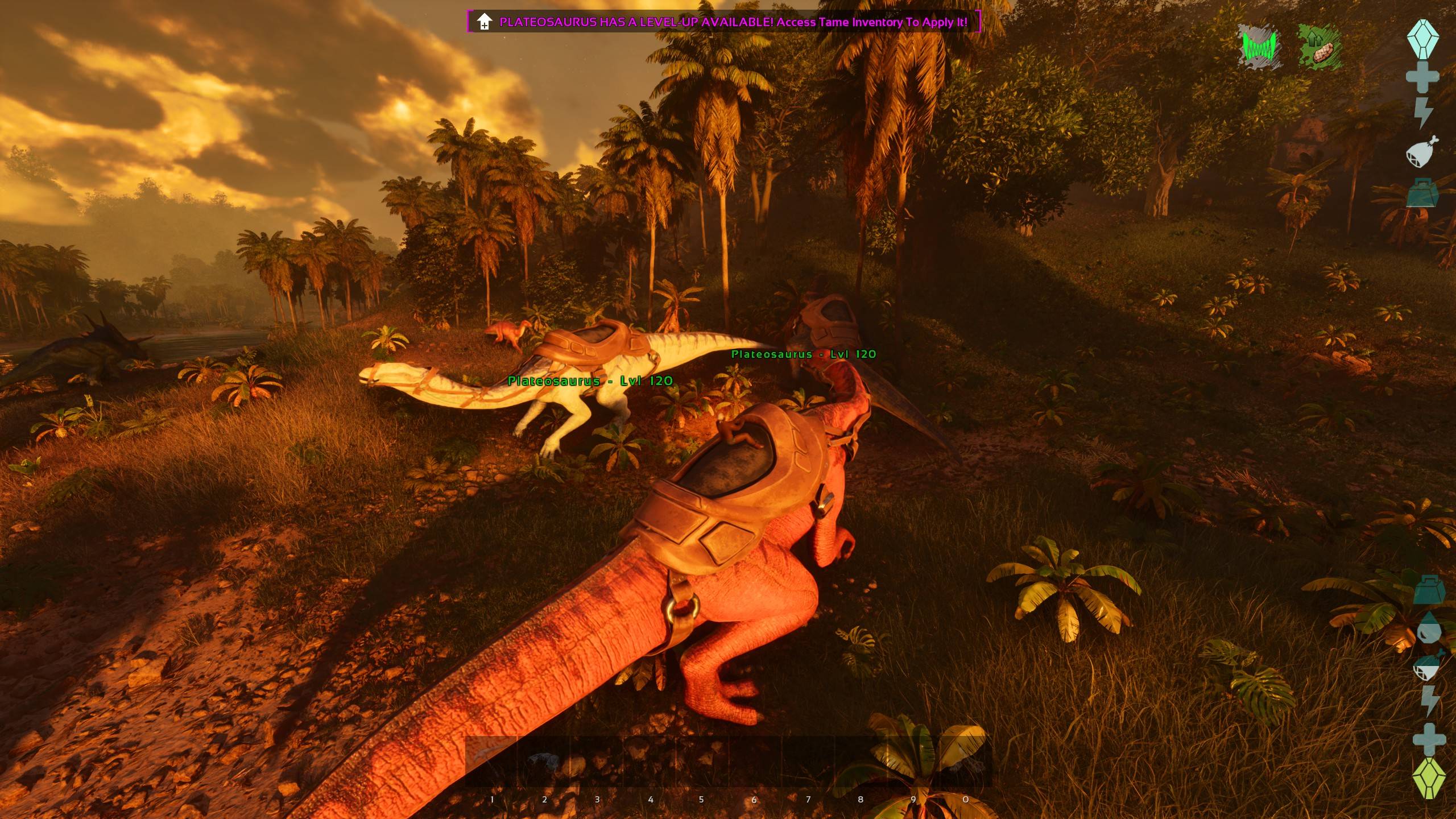The width and height of the screenshot is (1456, 819).
Task: Click the Plateosaurus level-up notification banner
Action: pyautogui.click(x=723, y=22)
